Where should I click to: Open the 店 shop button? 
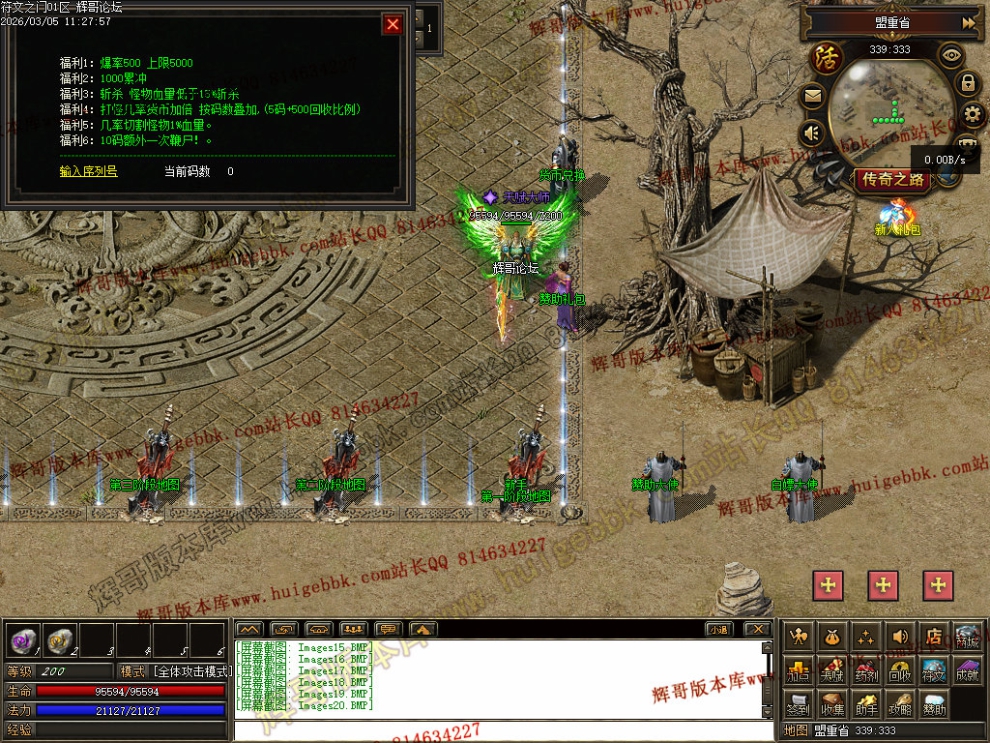click(x=934, y=636)
